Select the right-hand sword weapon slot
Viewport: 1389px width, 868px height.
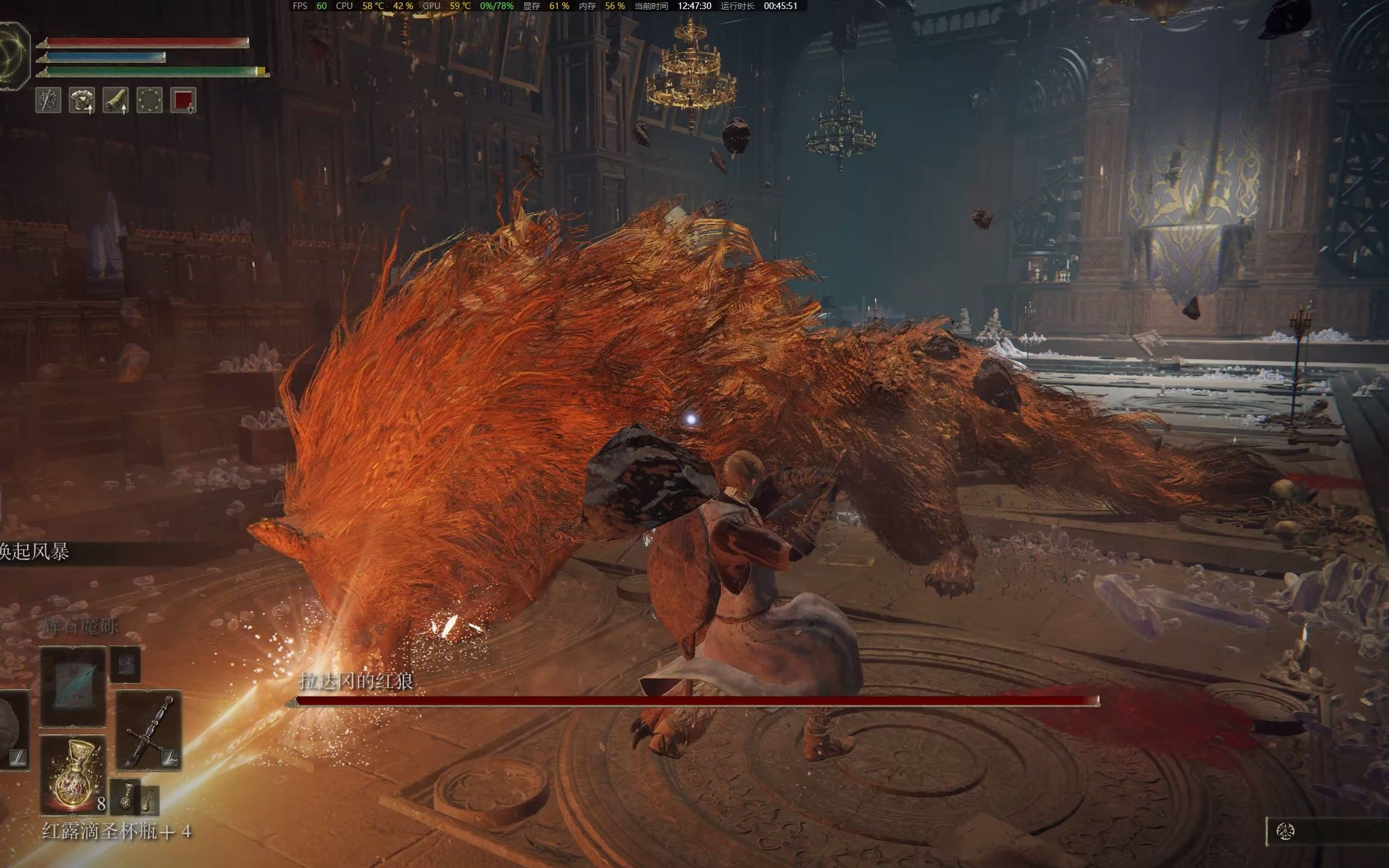[148, 731]
